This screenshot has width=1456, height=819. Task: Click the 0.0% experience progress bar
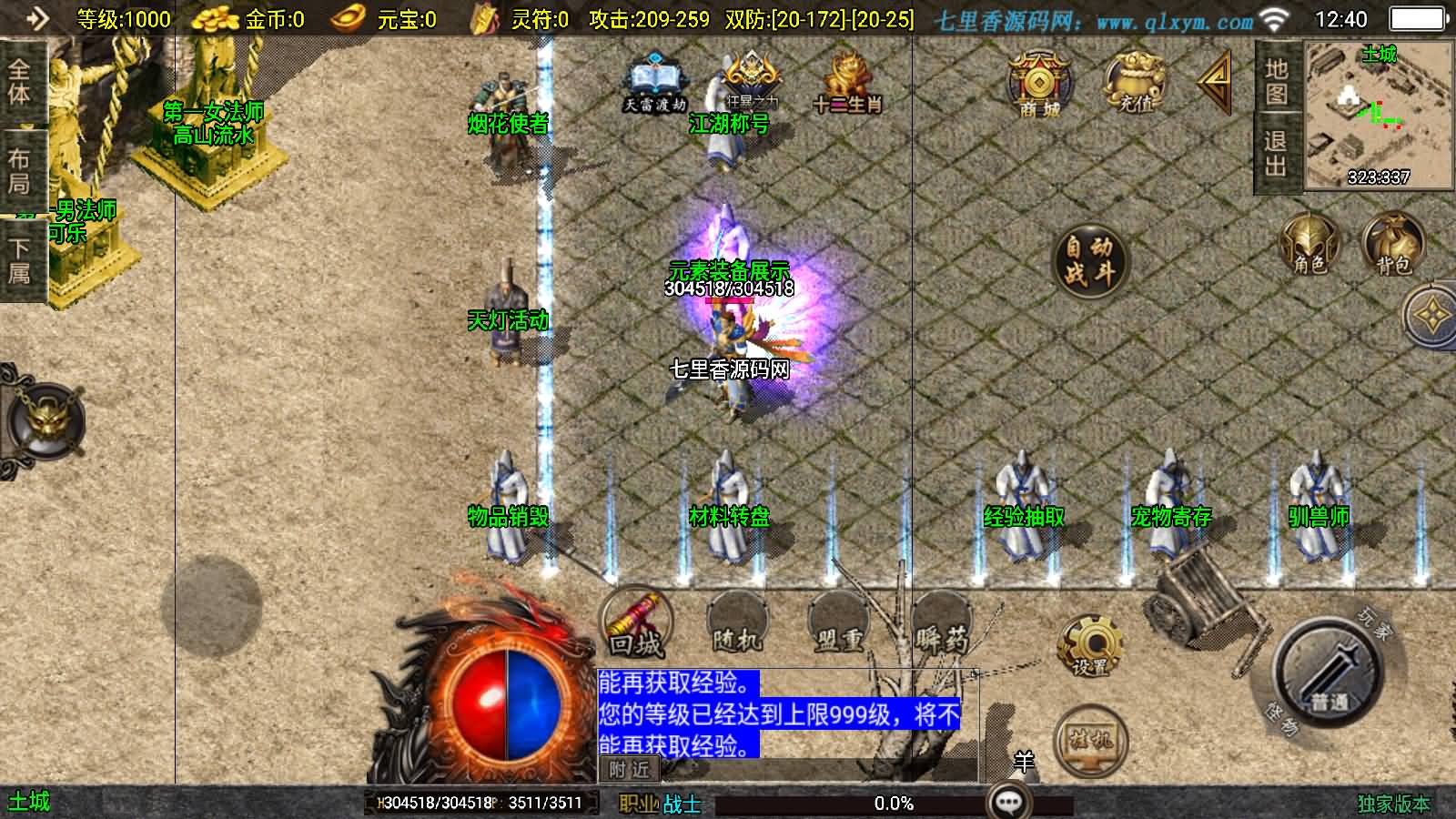[892, 803]
